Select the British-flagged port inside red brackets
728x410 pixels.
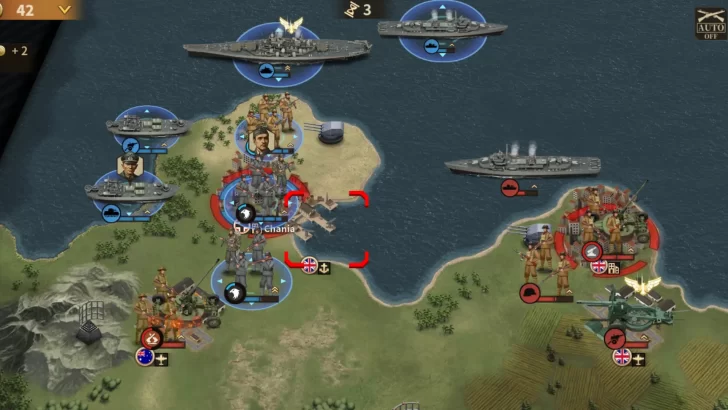pos(326,230)
